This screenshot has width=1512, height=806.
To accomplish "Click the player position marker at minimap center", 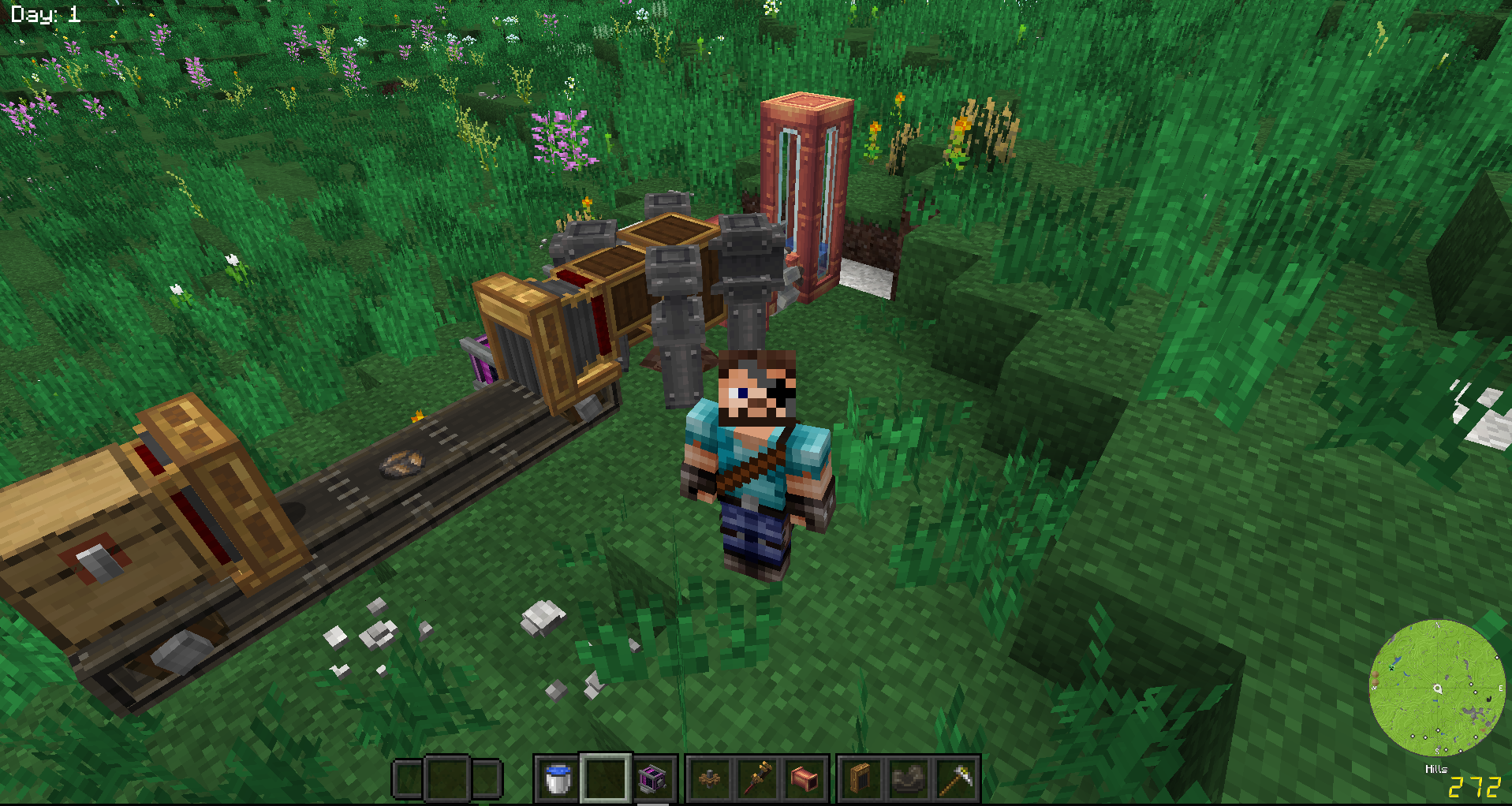I will tap(1437, 688).
